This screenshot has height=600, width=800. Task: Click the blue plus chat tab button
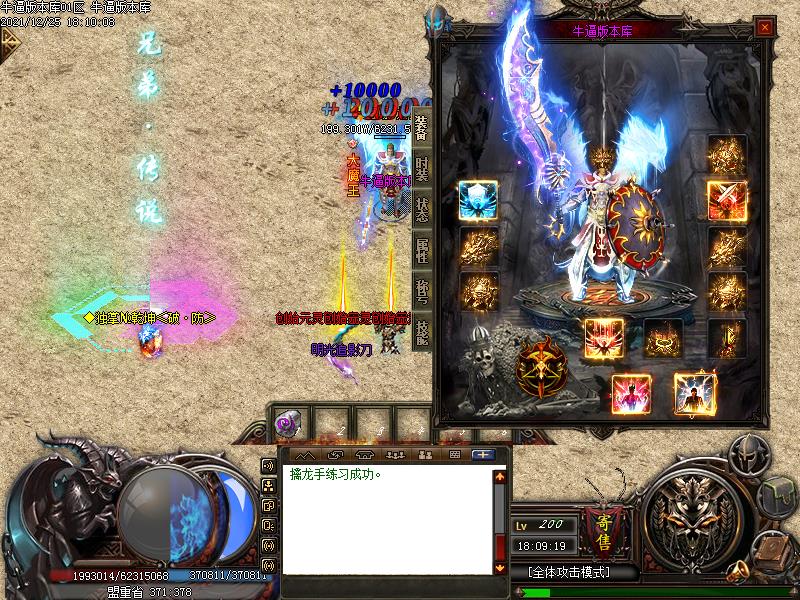pos(483,454)
